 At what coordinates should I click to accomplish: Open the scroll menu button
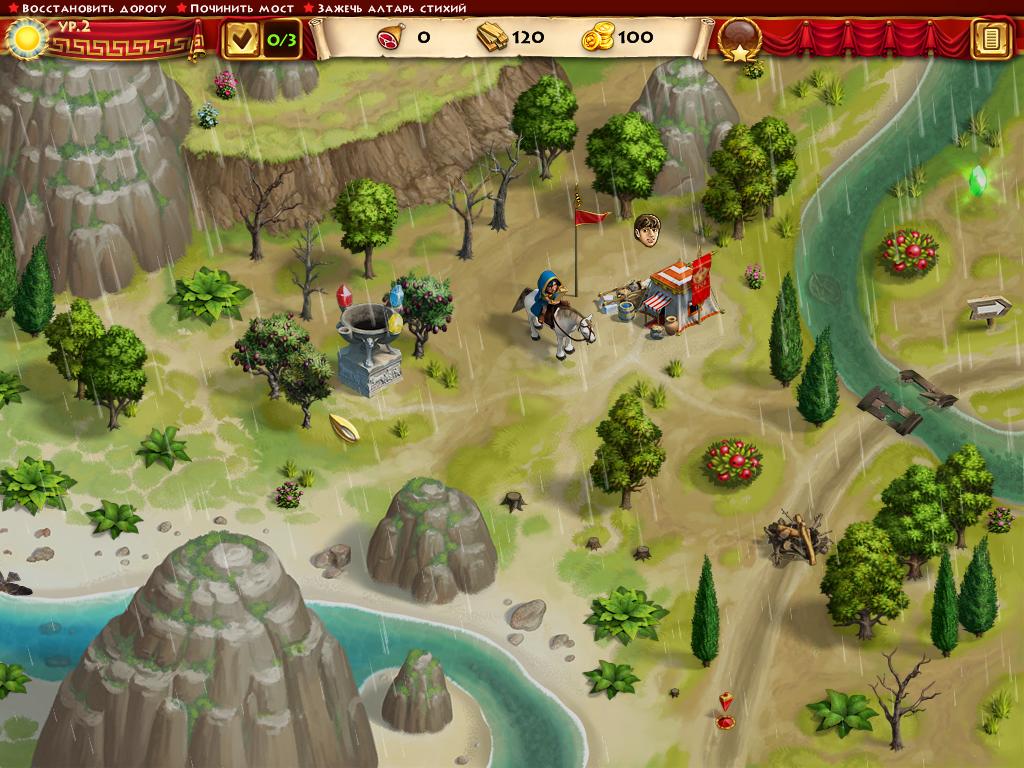coord(991,39)
